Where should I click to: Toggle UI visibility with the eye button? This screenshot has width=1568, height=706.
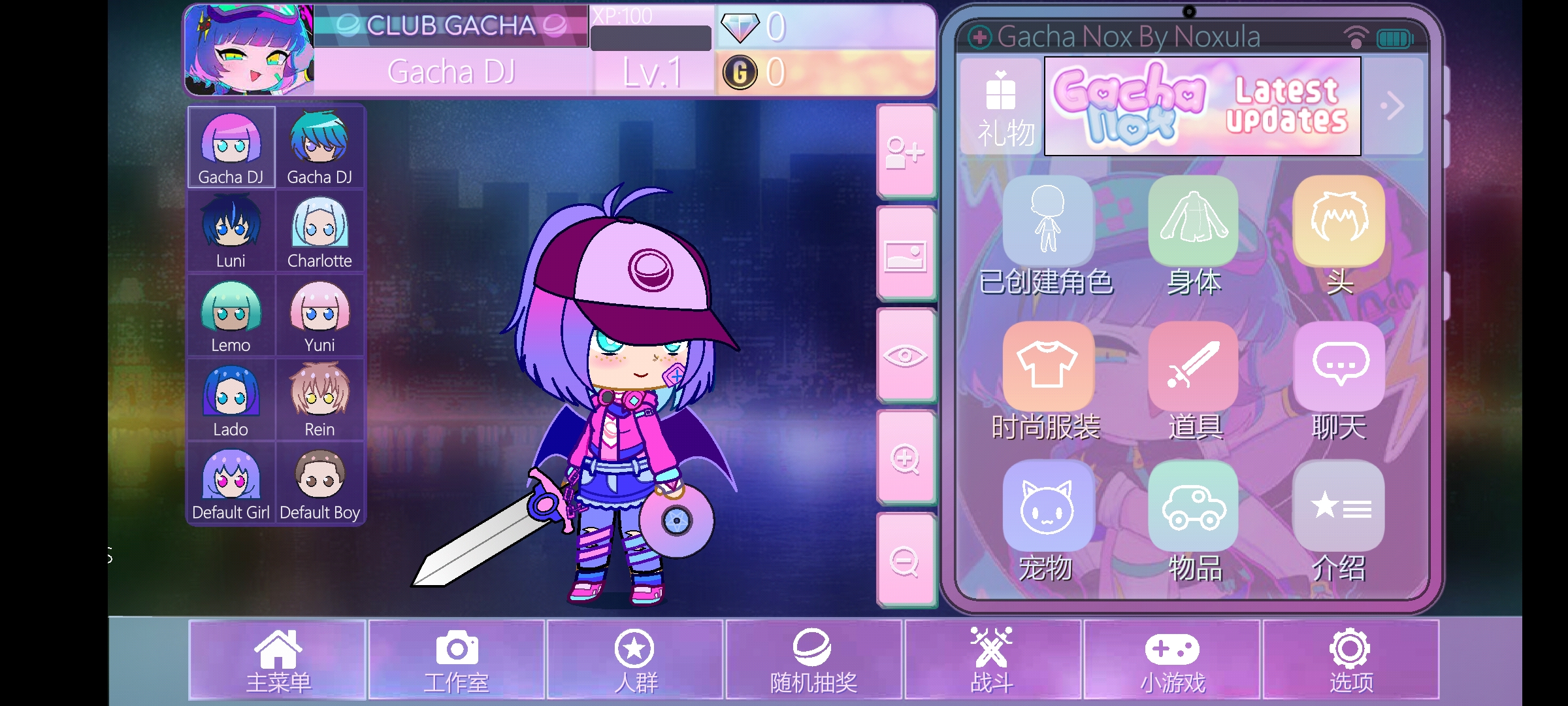[x=906, y=356]
